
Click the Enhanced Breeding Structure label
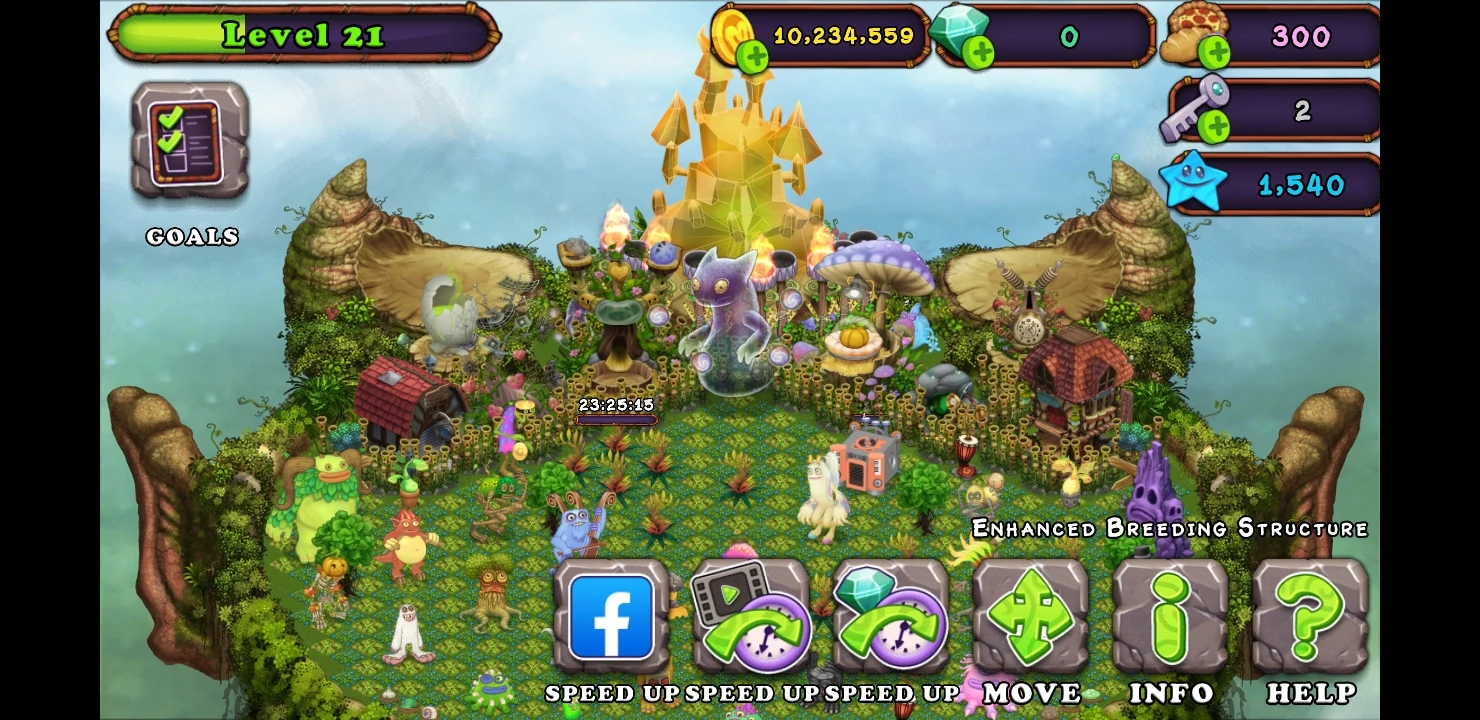coord(1170,528)
